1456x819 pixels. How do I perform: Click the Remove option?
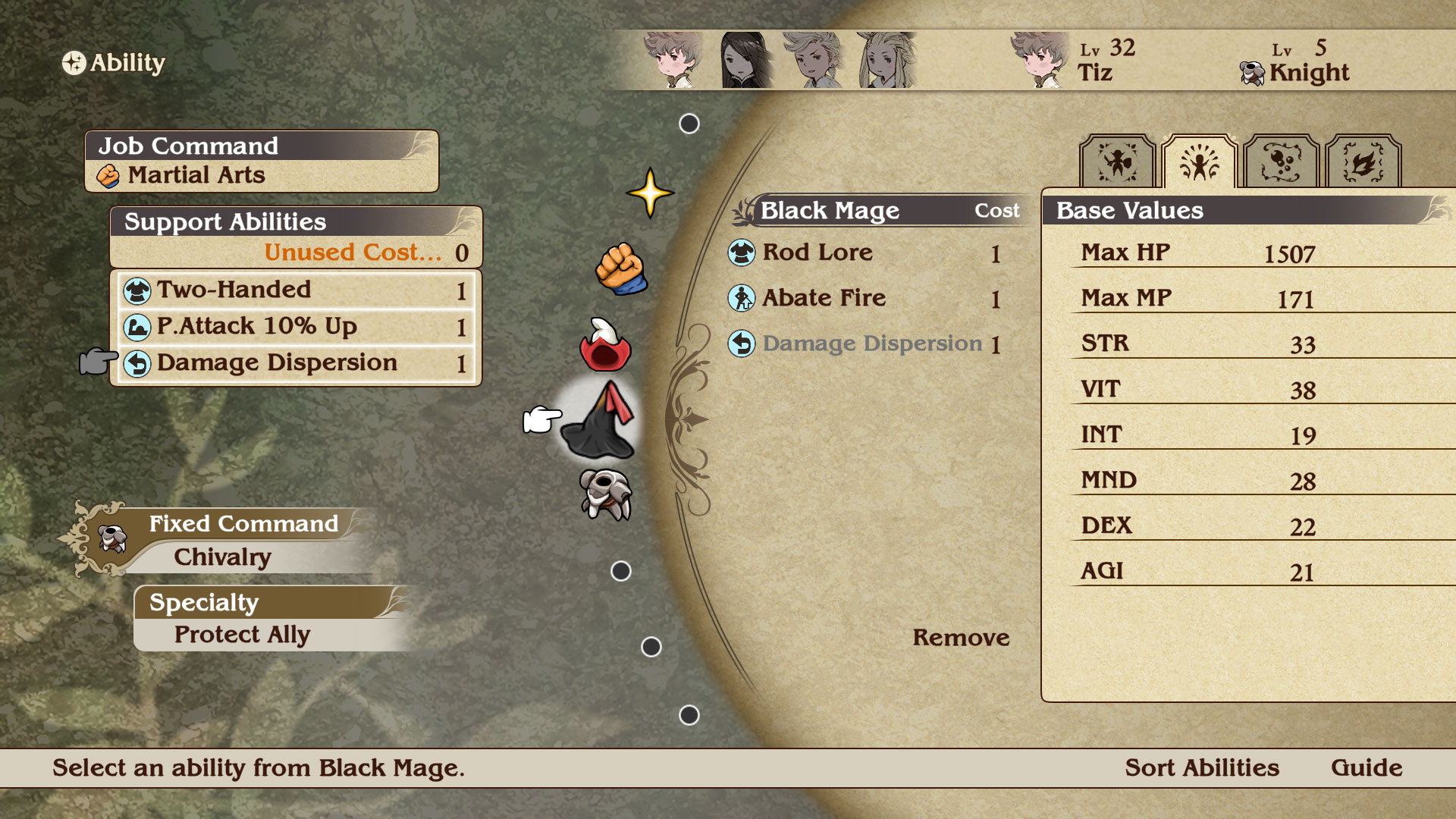pyautogui.click(x=960, y=638)
